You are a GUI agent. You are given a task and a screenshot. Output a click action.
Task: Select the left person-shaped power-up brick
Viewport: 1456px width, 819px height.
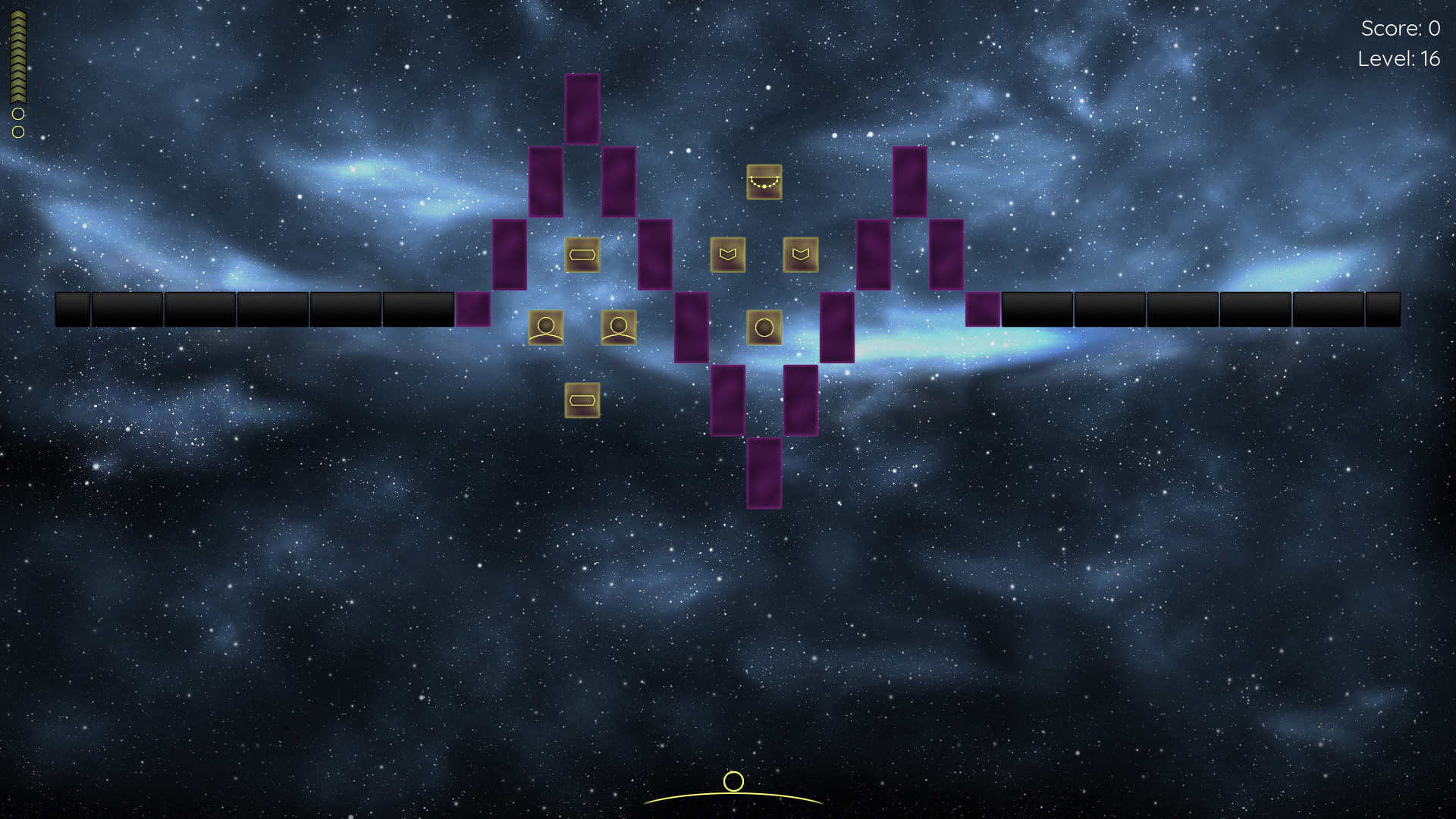(546, 328)
